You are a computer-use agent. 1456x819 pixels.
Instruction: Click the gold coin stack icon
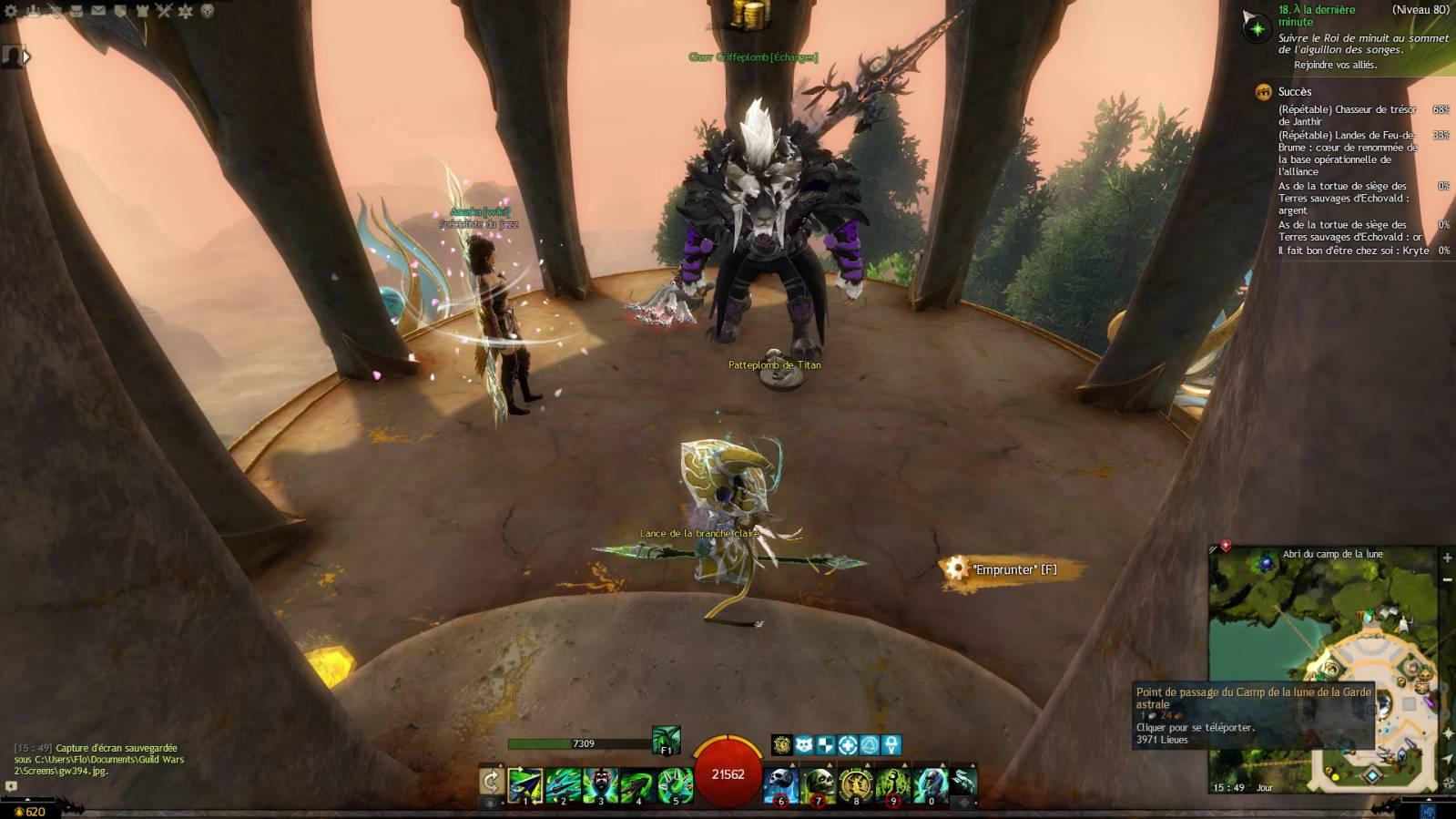[x=749, y=15]
